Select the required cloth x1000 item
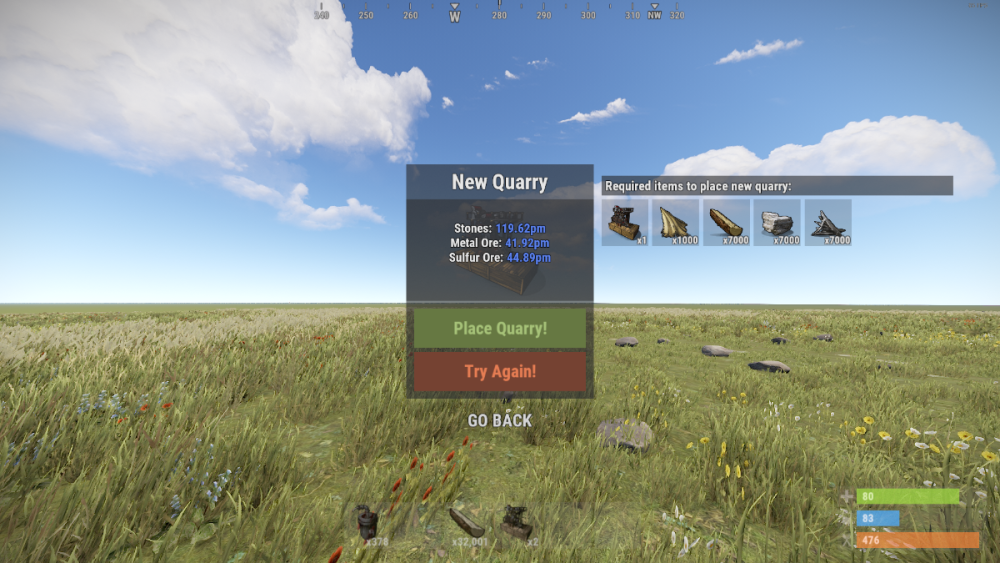Viewport: 1000px width, 563px height. tap(676, 222)
